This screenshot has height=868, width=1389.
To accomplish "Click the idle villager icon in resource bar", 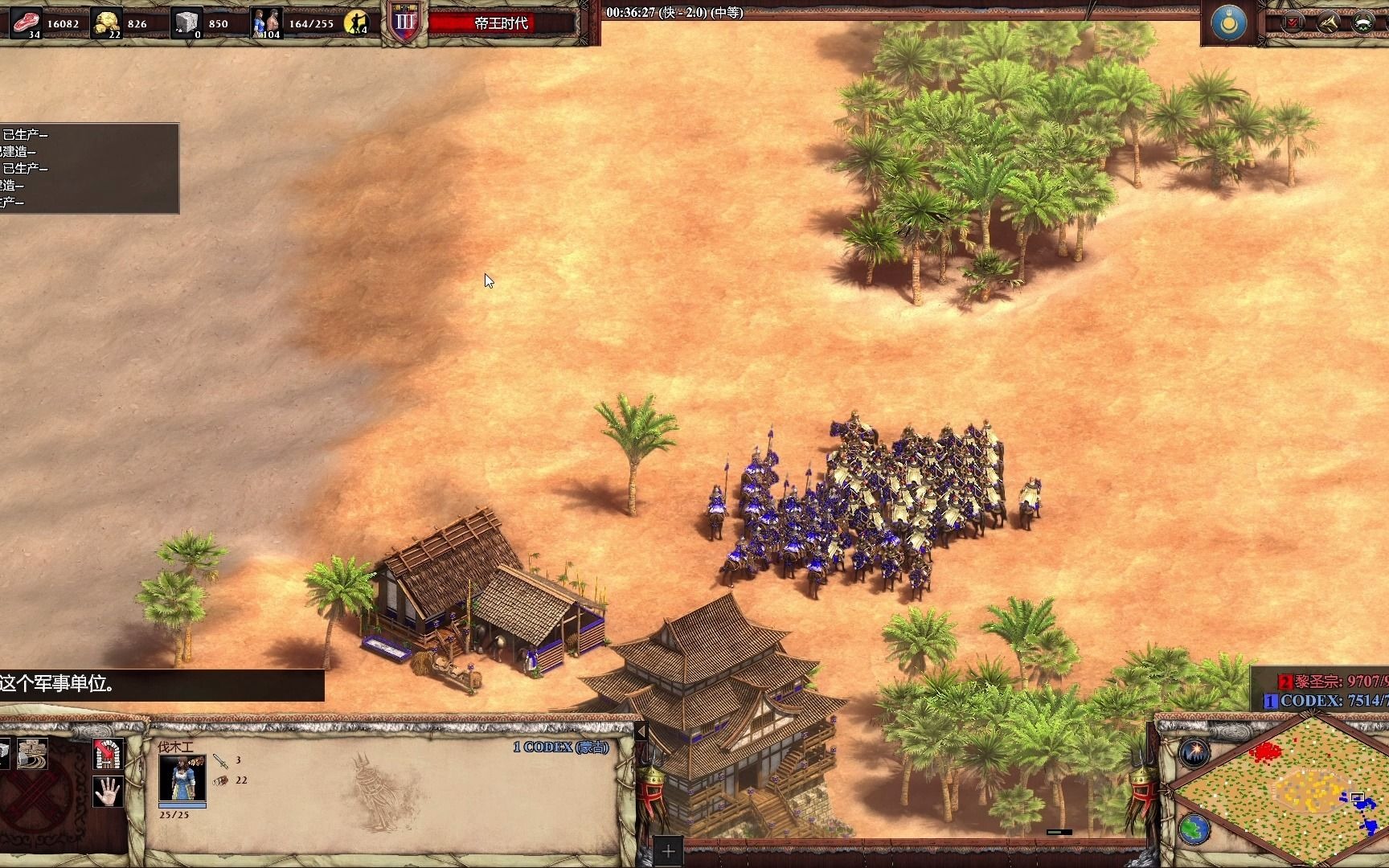I will [355, 23].
